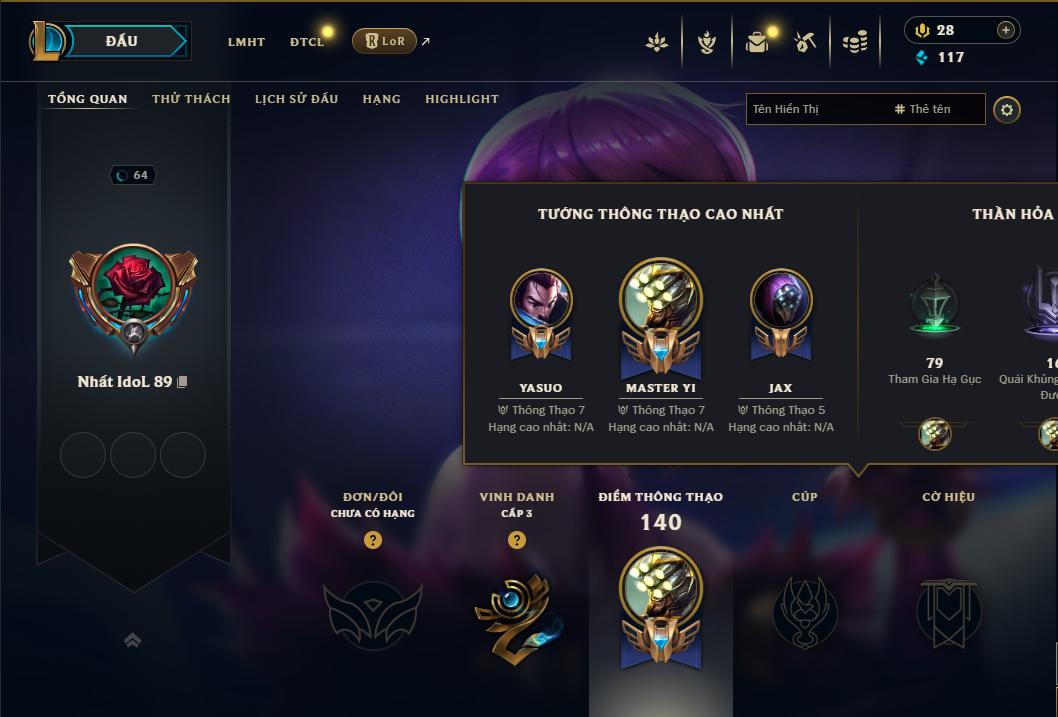Open the gear settings next to search
1058x717 pixels.
(x=1007, y=109)
